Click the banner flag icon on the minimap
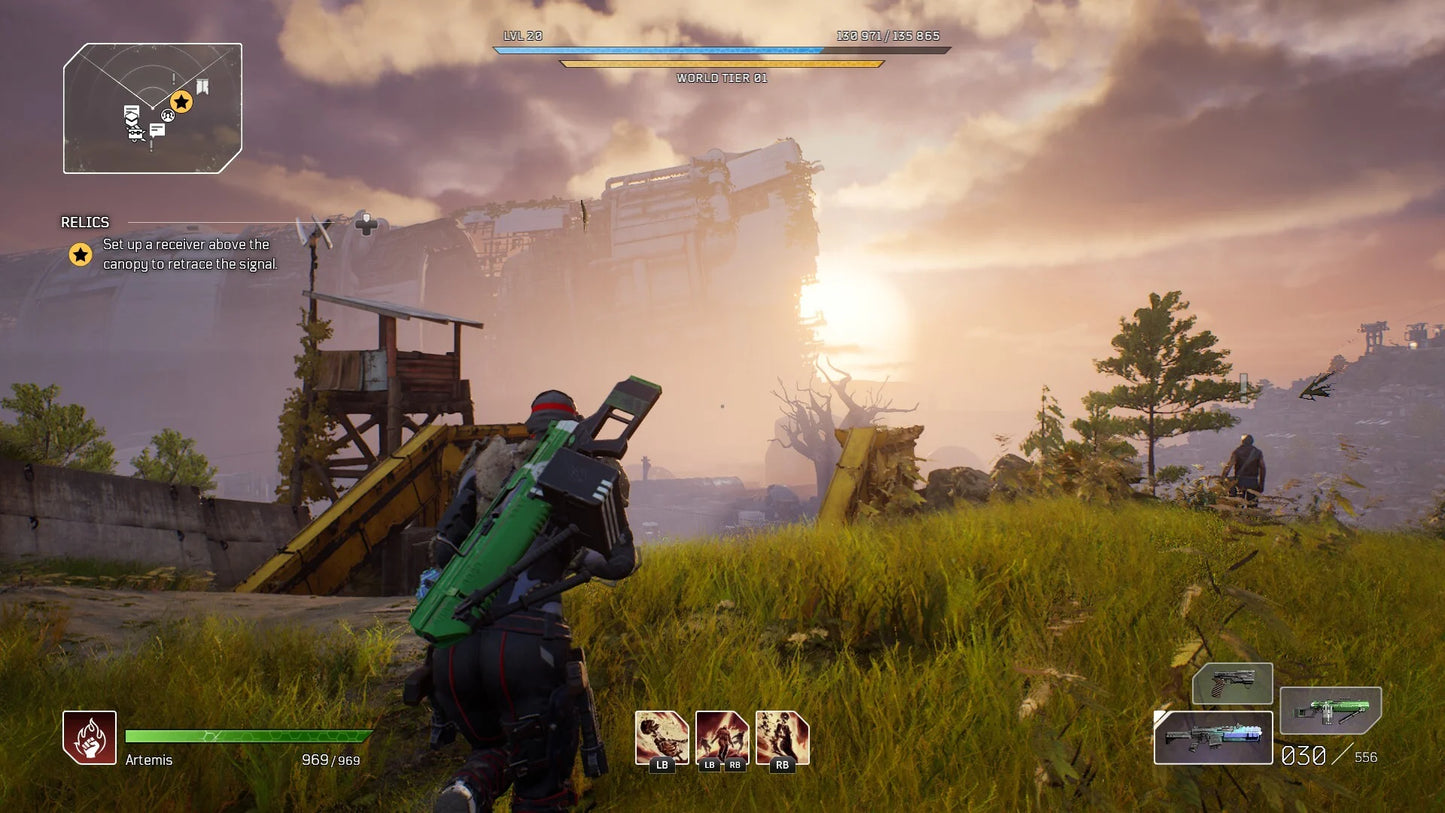This screenshot has height=813, width=1445. (x=202, y=86)
